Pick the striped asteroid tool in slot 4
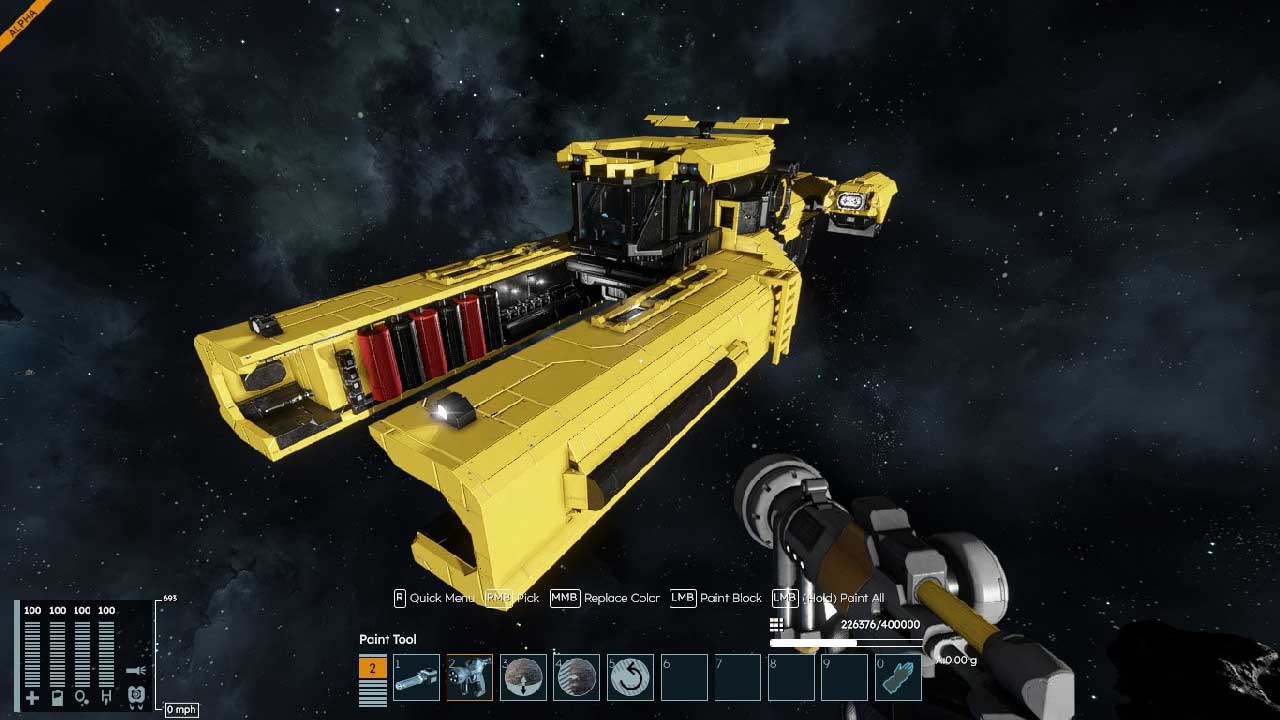 tap(576, 678)
